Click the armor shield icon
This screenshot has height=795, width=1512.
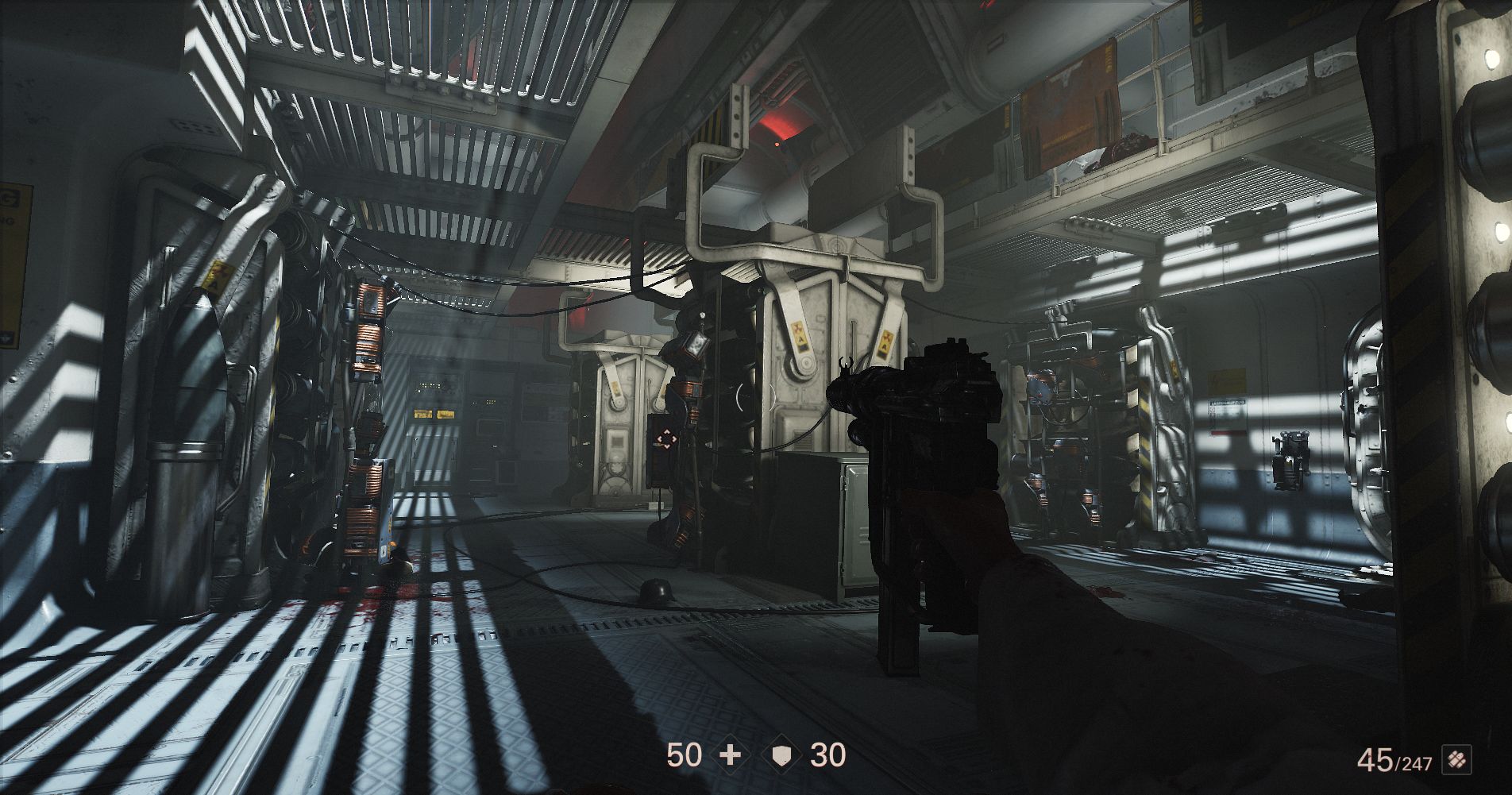tap(781, 755)
